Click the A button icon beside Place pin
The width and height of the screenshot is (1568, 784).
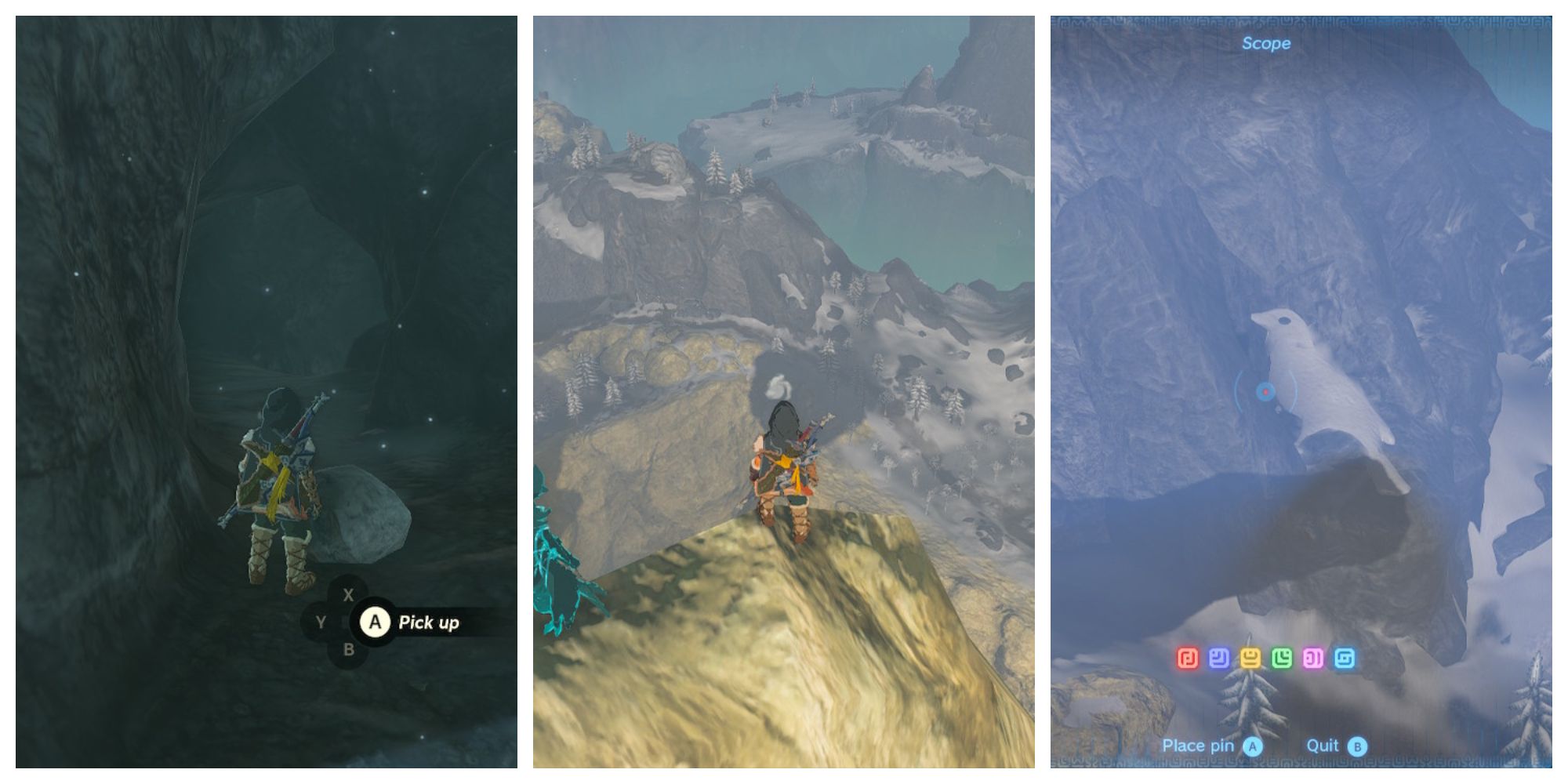point(1253,746)
